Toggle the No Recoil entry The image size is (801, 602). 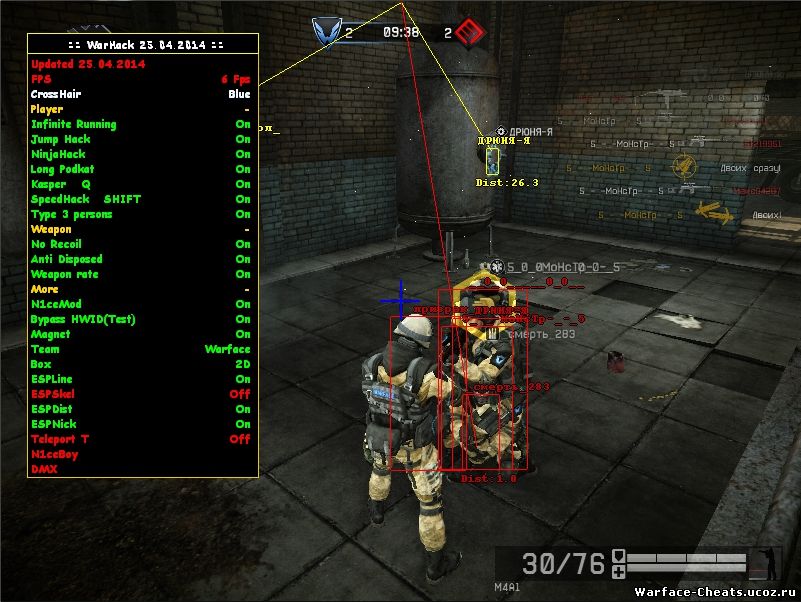tap(140, 244)
